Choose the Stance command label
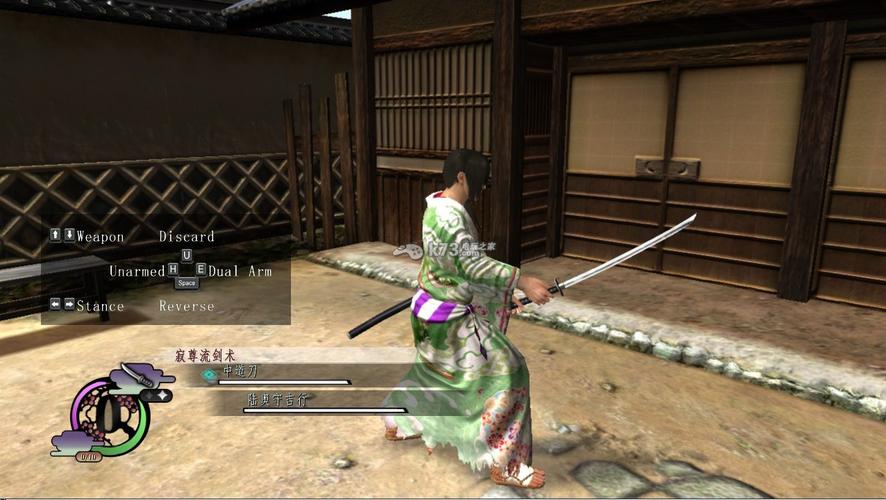 100,306
